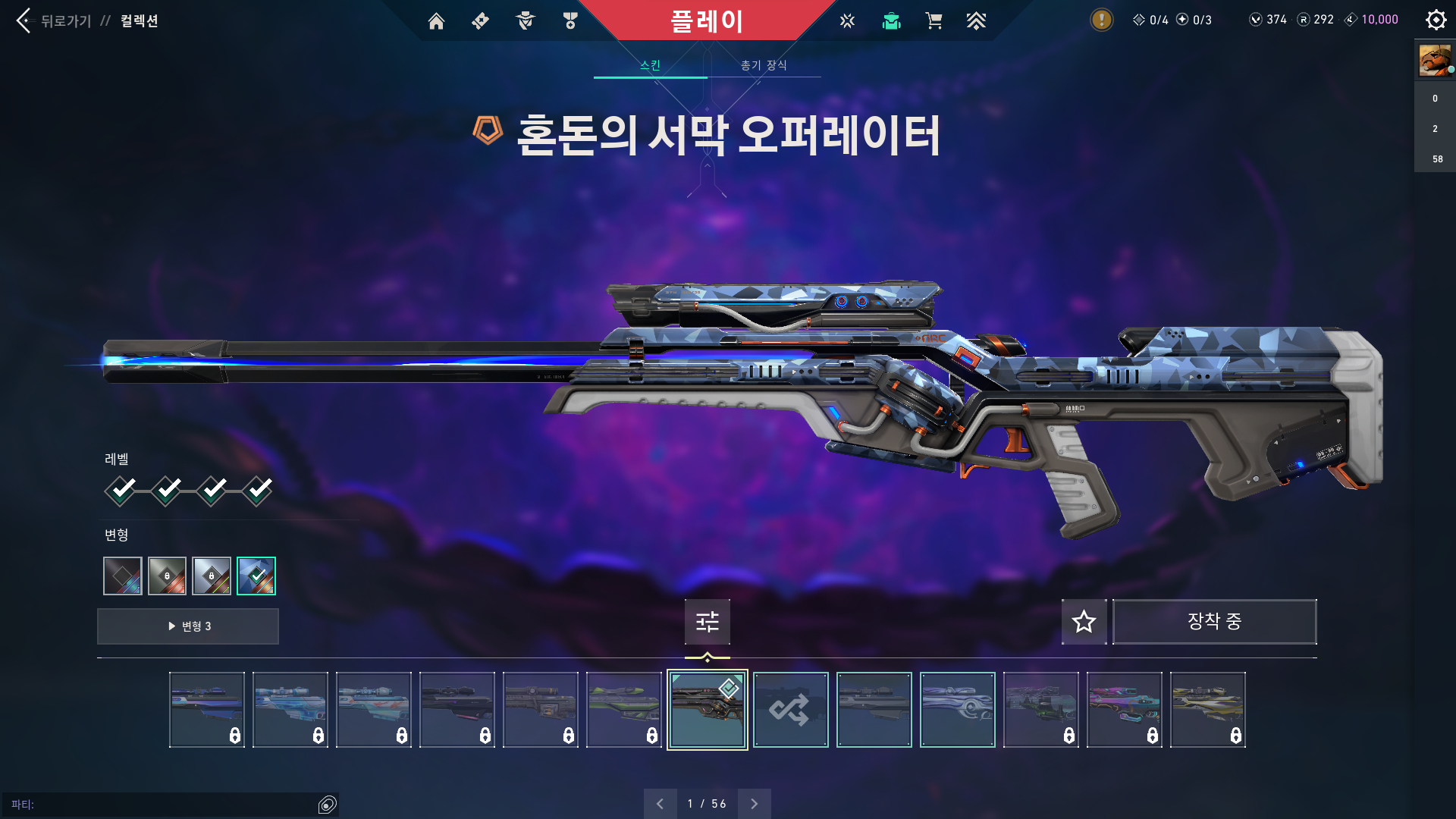Mark this skin as favorite with the star
The height and width of the screenshot is (819, 1456).
[1084, 622]
